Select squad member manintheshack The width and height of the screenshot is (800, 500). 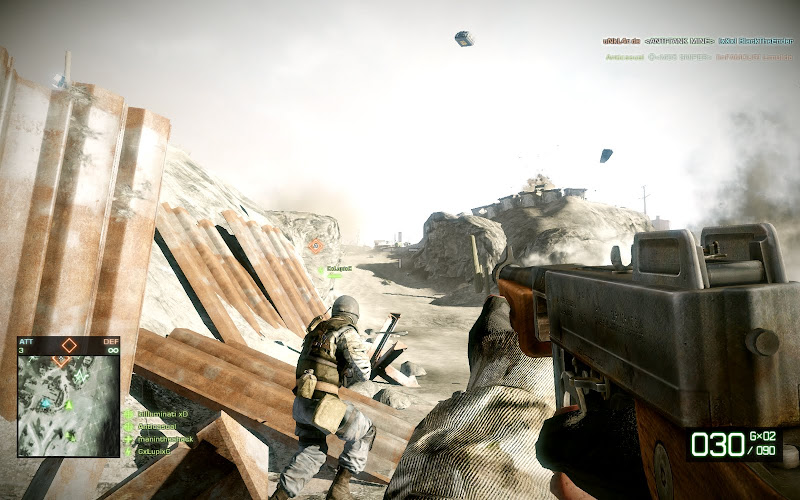tap(162, 437)
